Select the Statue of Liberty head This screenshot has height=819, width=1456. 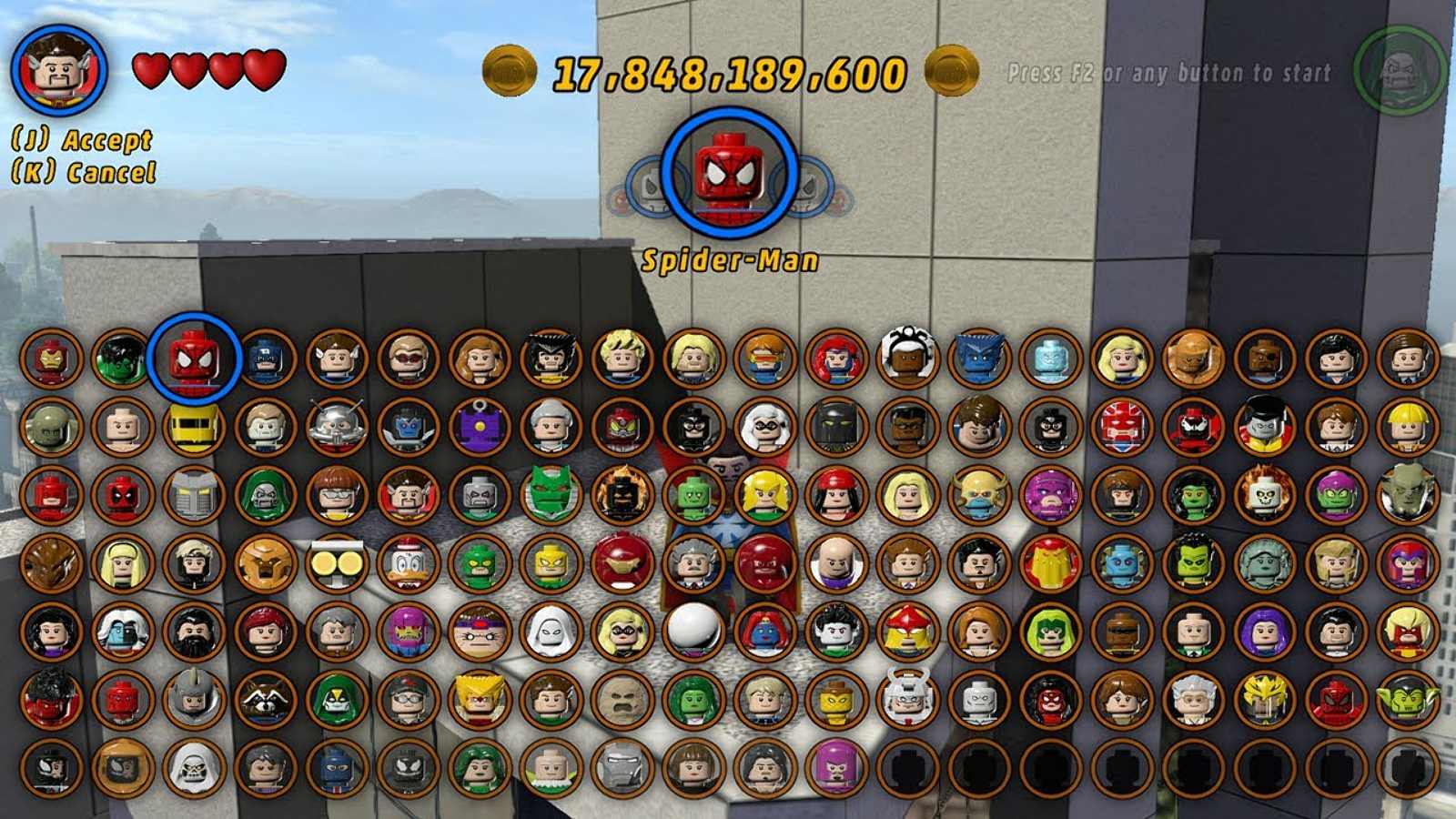click(1264, 563)
